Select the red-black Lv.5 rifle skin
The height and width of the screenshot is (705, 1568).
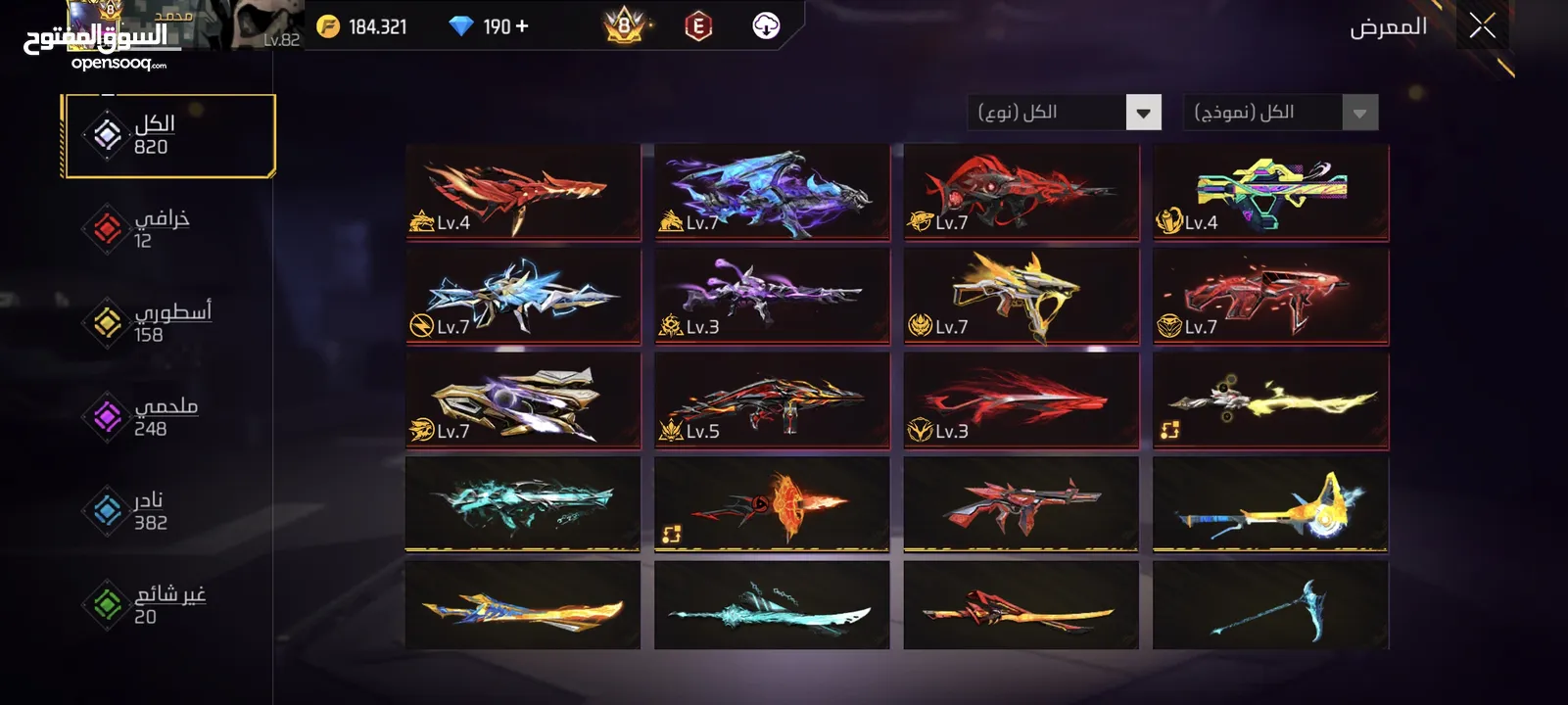(x=772, y=399)
